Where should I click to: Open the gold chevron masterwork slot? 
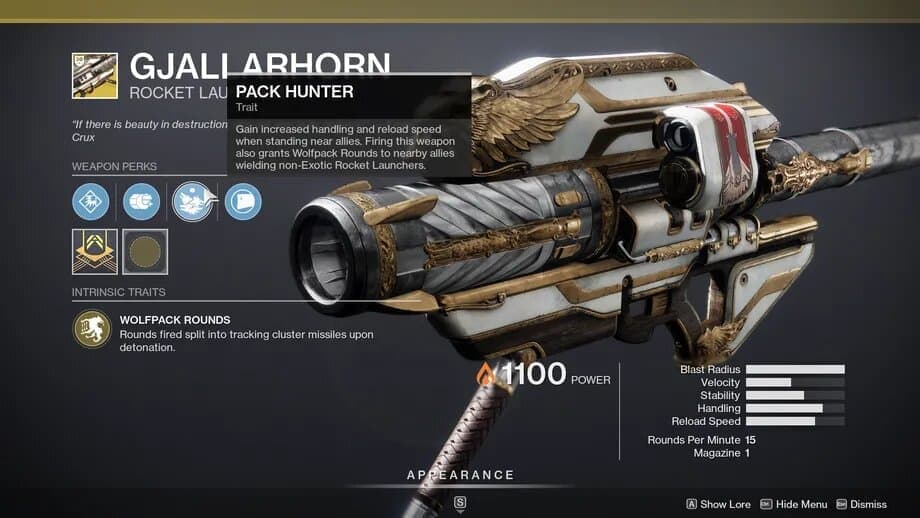click(94, 252)
